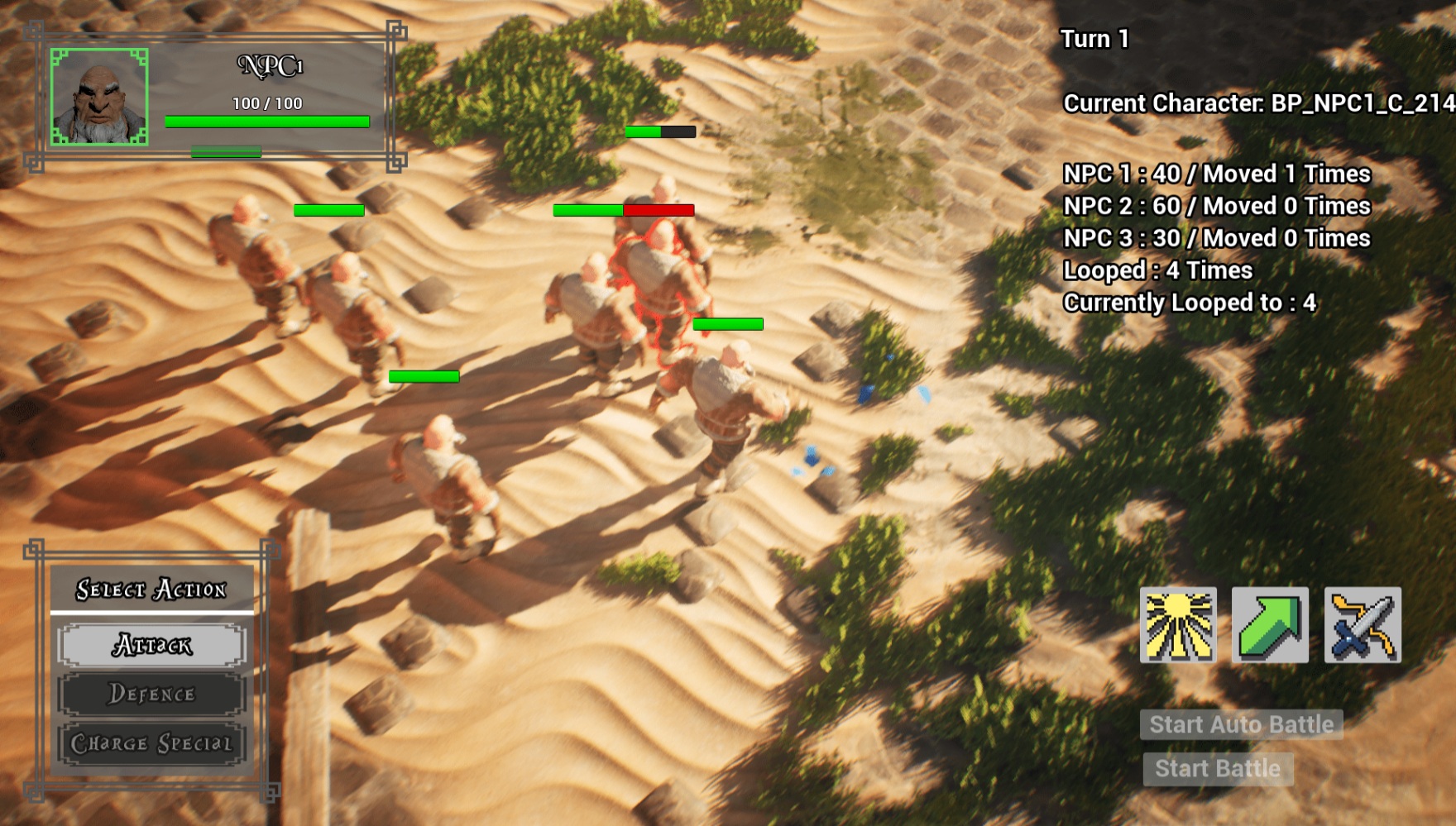Pick the Charge Special action
The width and height of the screenshot is (1456, 826).
tap(152, 743)
